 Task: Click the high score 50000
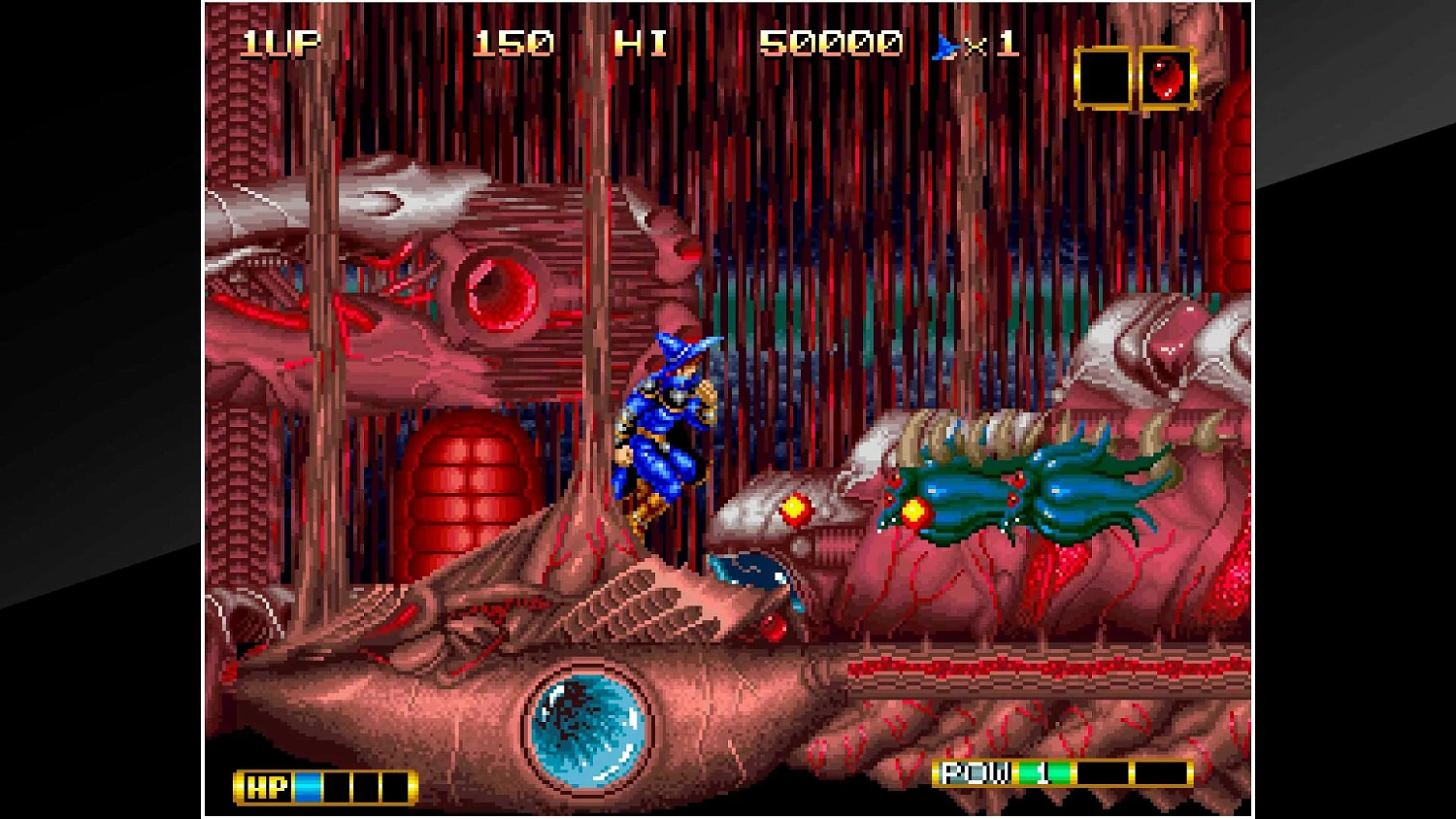(x=830, y=43)
